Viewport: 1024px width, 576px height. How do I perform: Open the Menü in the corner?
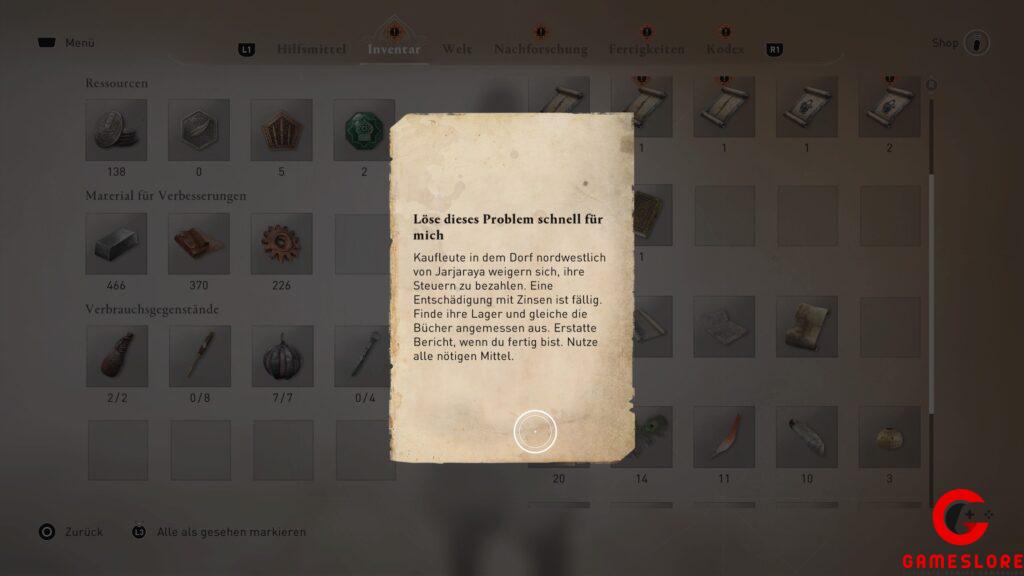pos(68,44)
